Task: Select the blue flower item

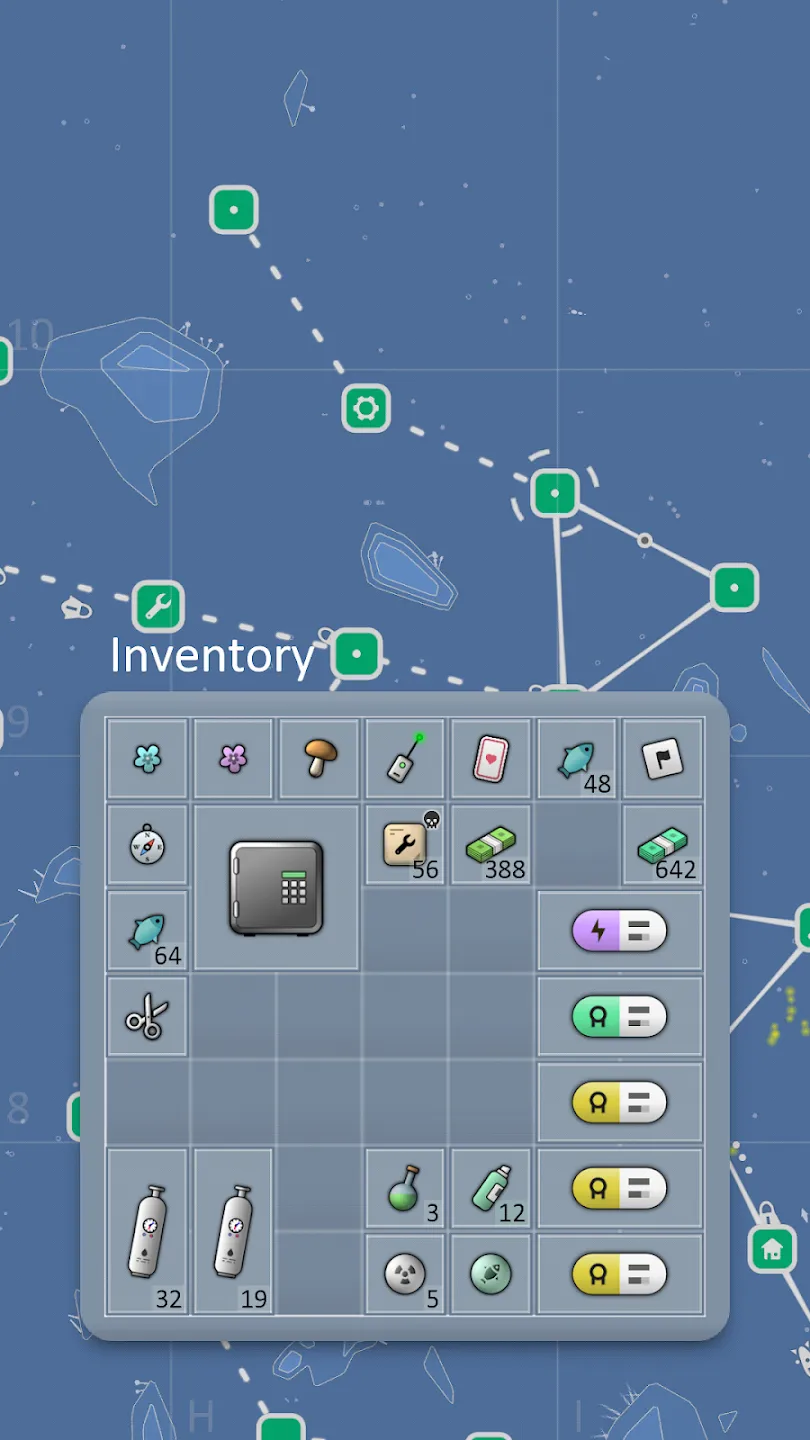Action: tap(147, 759)
